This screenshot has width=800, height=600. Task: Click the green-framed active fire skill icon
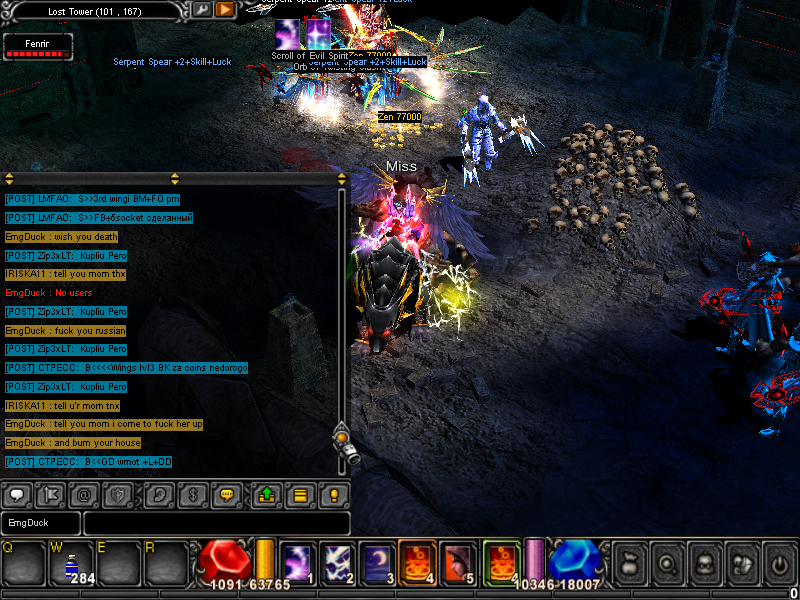(x=500, y=563)
